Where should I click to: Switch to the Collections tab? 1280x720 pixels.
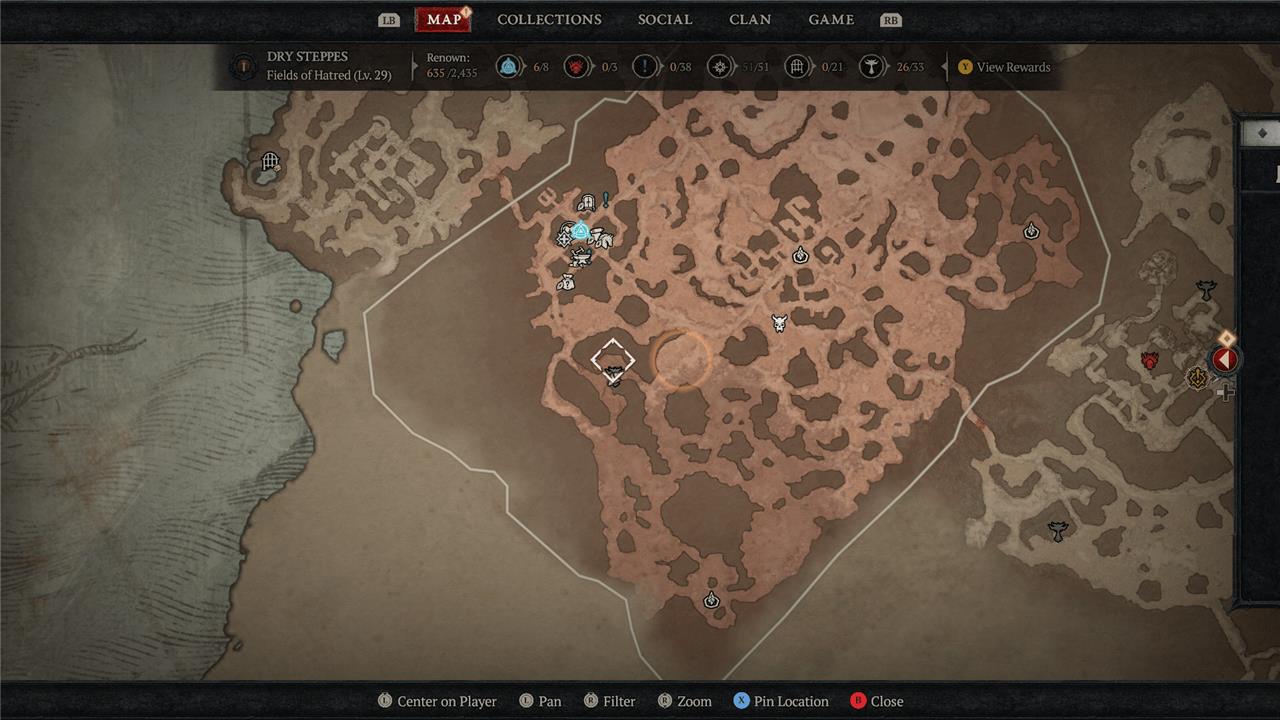pyautogui.click(x=549, y=20)
